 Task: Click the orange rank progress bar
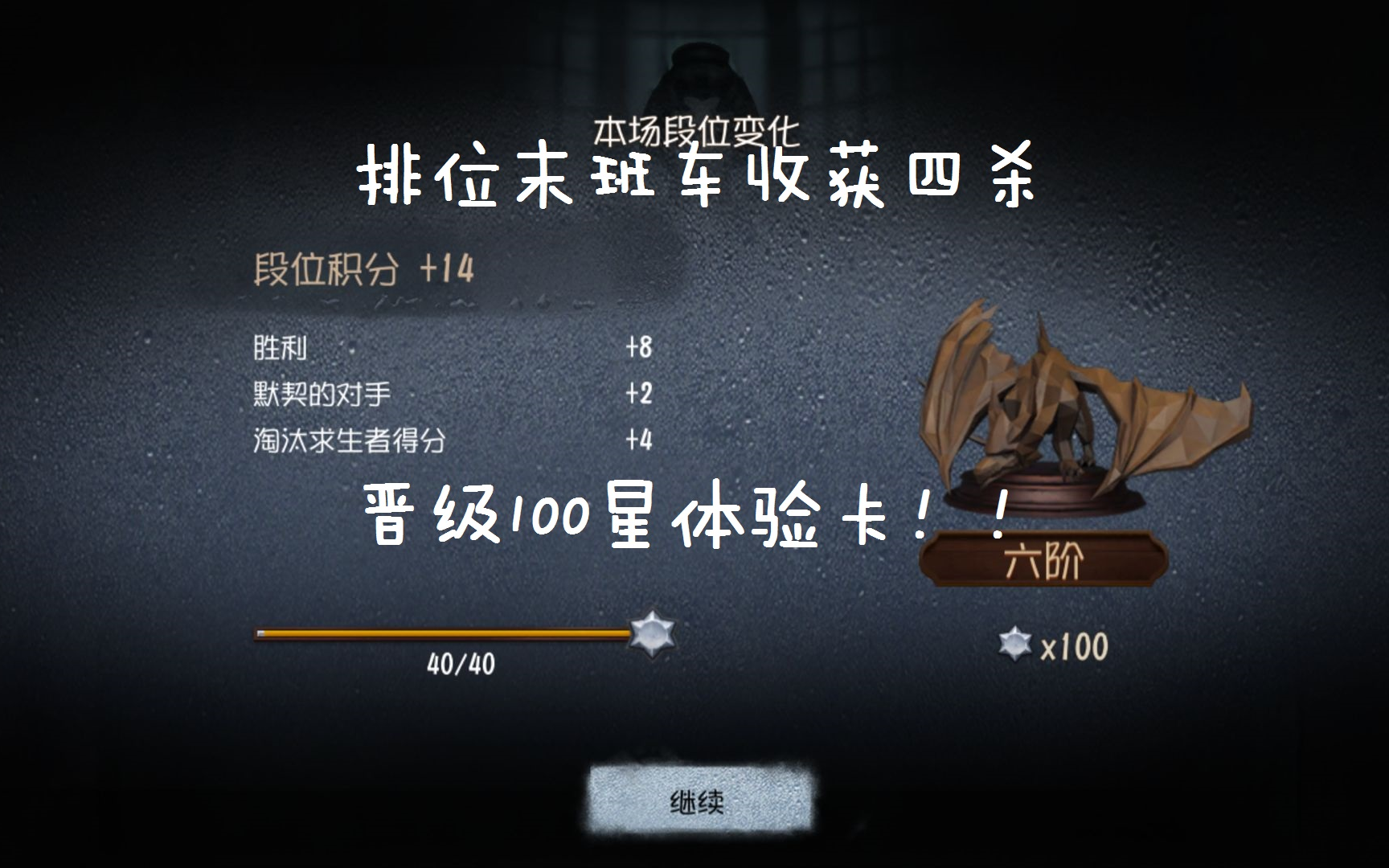[442, 635]
